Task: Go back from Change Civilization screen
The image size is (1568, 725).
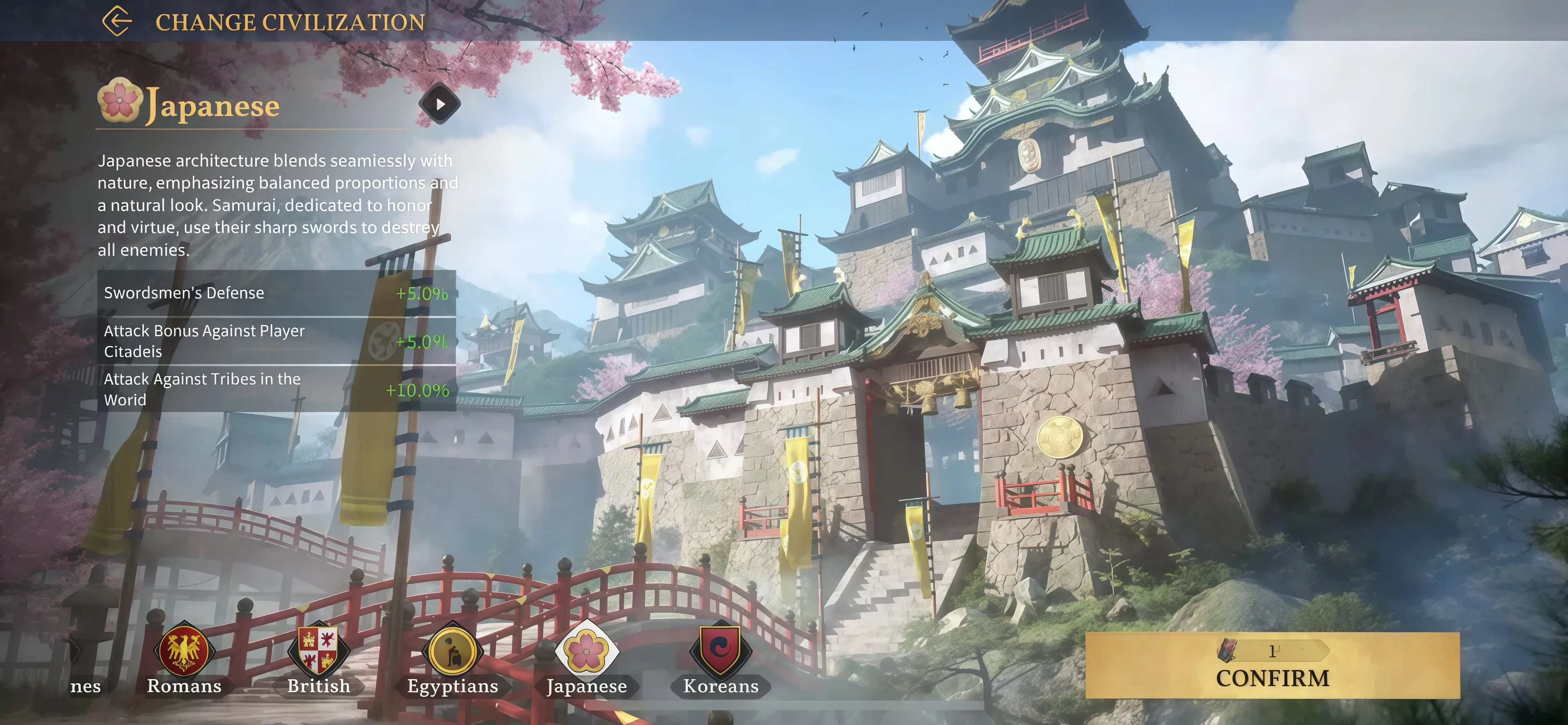Action: (x=117, y=21)
